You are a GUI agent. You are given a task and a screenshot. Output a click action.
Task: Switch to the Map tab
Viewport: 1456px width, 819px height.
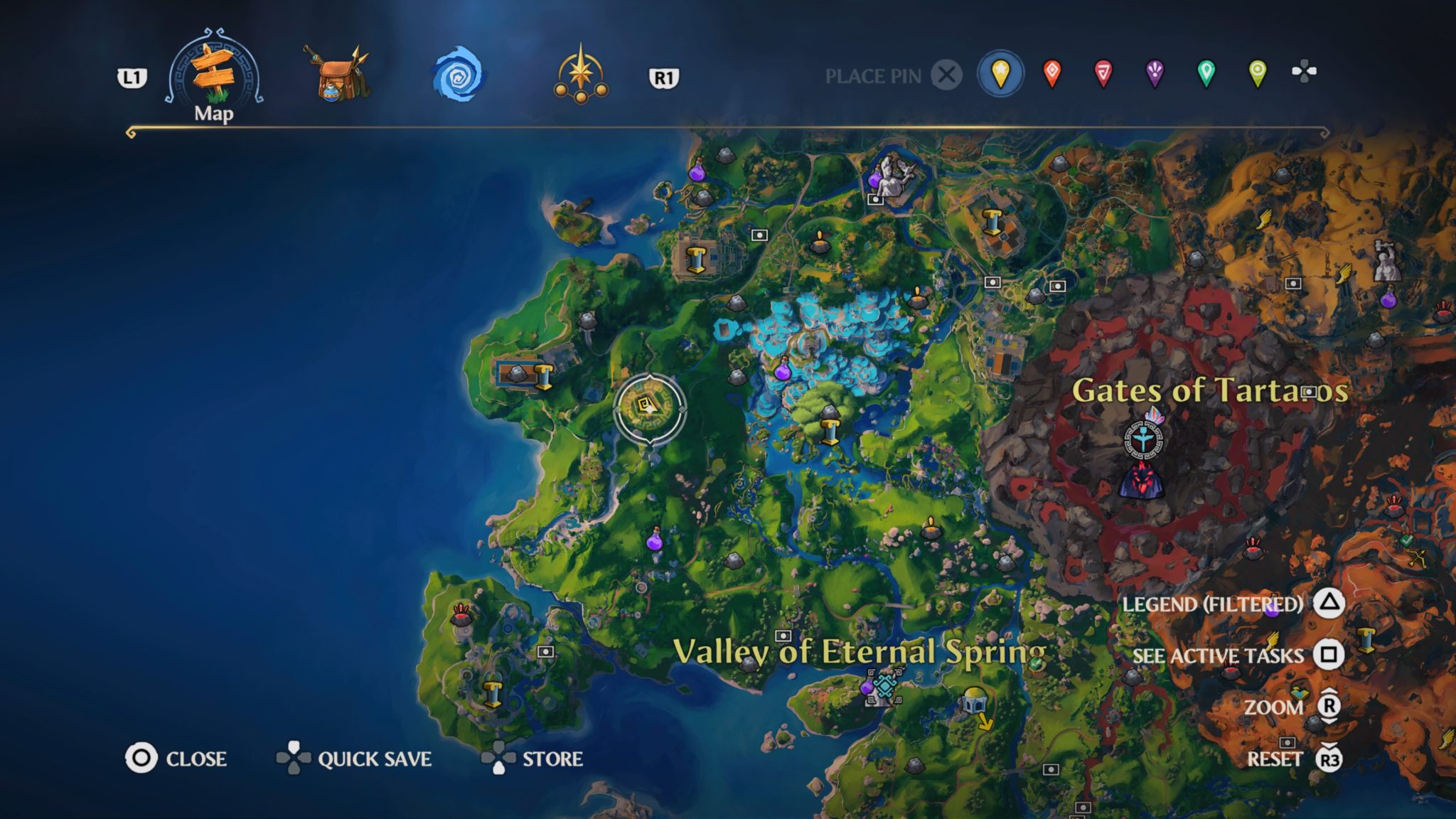coord(213,71)
